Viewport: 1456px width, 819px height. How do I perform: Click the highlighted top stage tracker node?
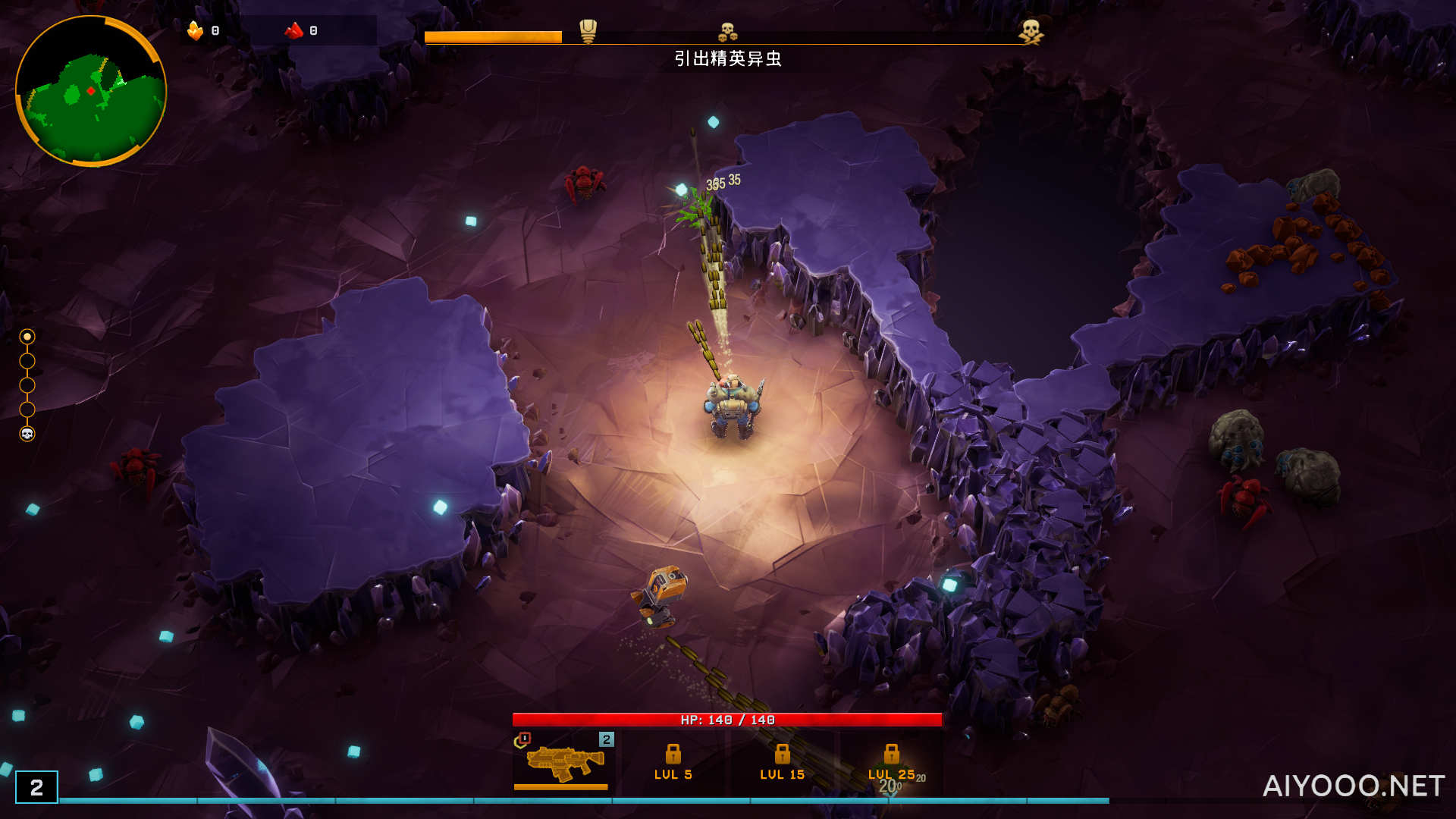pyautogui.click(x=27, y=337)
